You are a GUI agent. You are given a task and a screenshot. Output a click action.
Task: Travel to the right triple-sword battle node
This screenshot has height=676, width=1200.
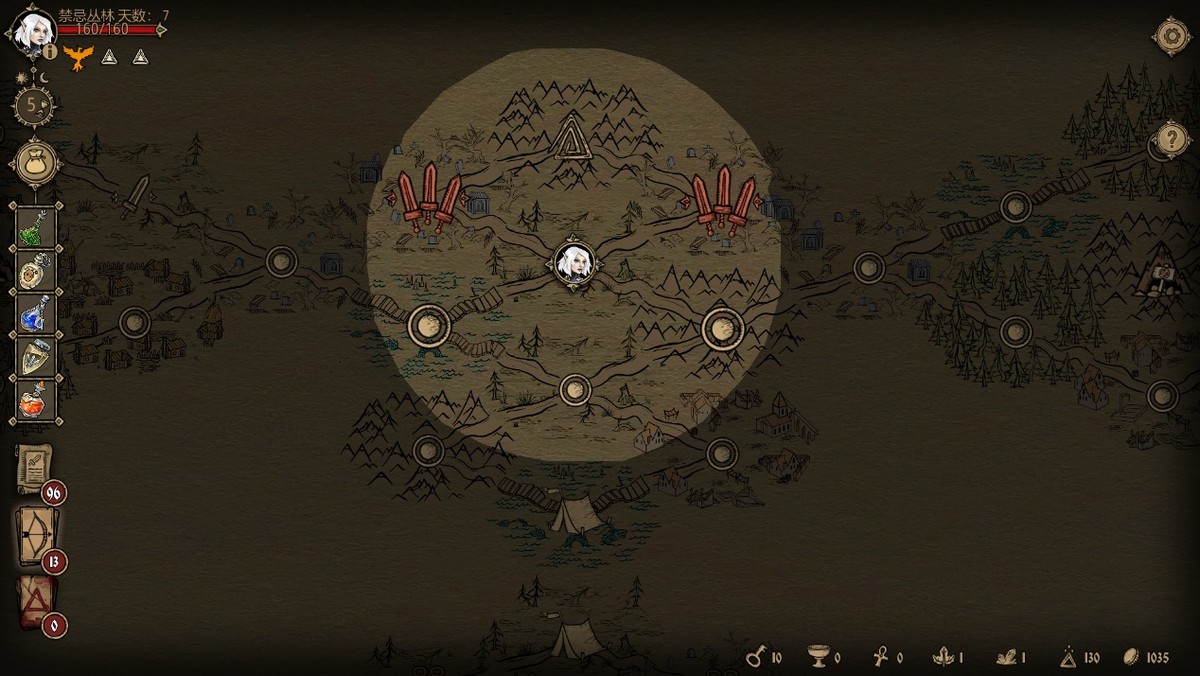coord(724,199)
